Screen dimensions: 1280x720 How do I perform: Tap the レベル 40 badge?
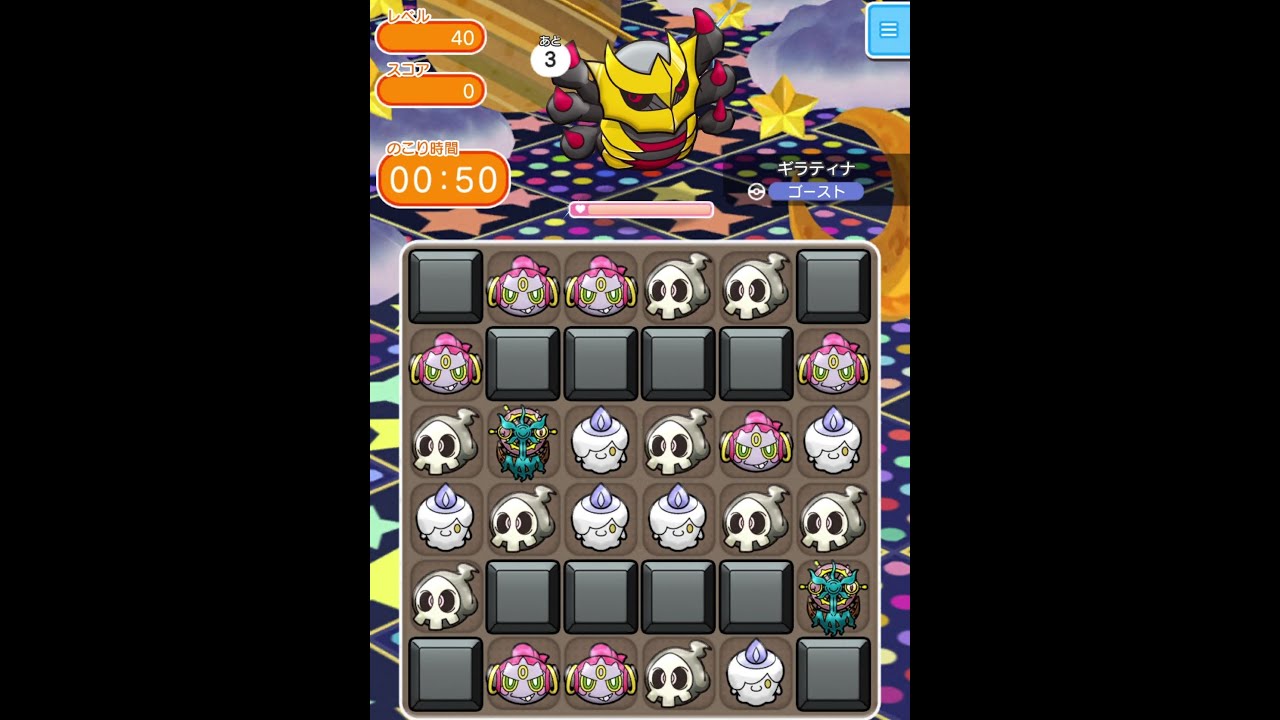[430, 37]
